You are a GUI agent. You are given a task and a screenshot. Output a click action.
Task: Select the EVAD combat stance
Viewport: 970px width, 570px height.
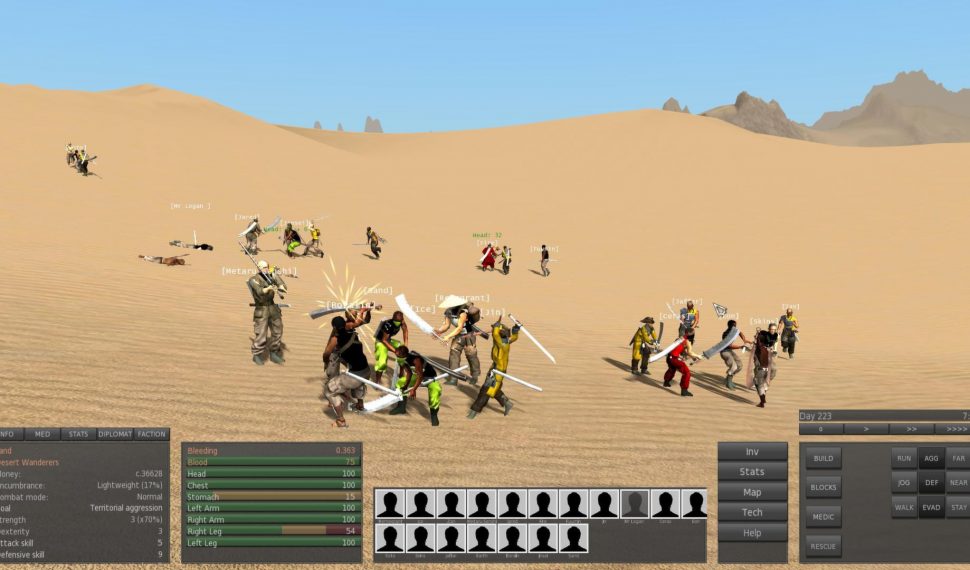(x=931, y=507)
